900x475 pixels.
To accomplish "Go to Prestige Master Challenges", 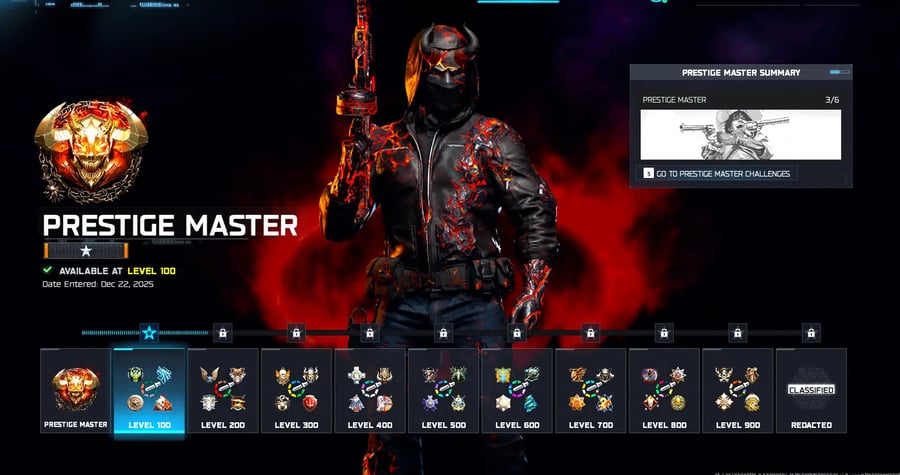I will (x=717, y=174).
